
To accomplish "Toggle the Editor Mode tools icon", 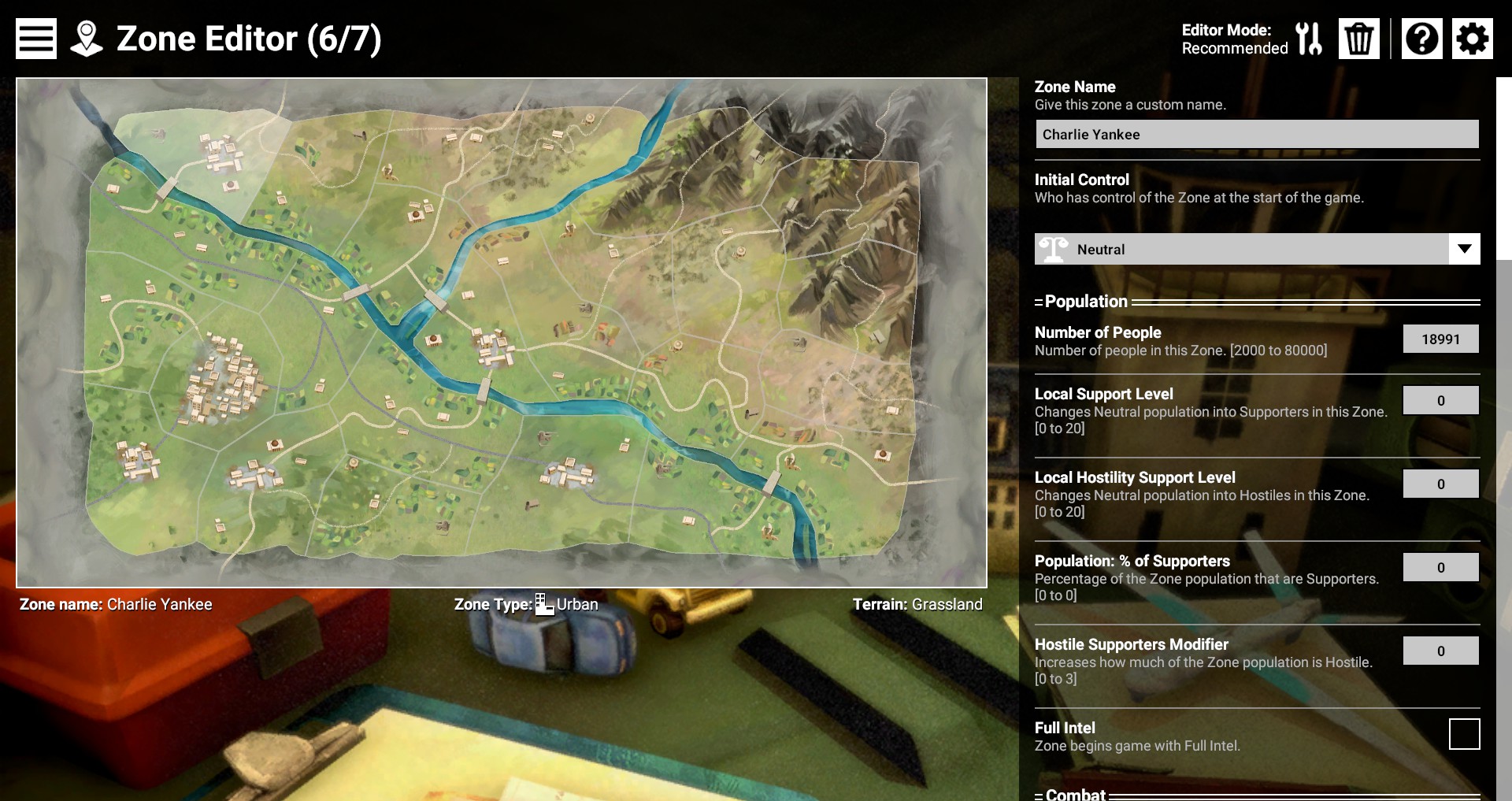I will tap(1309, 39).
